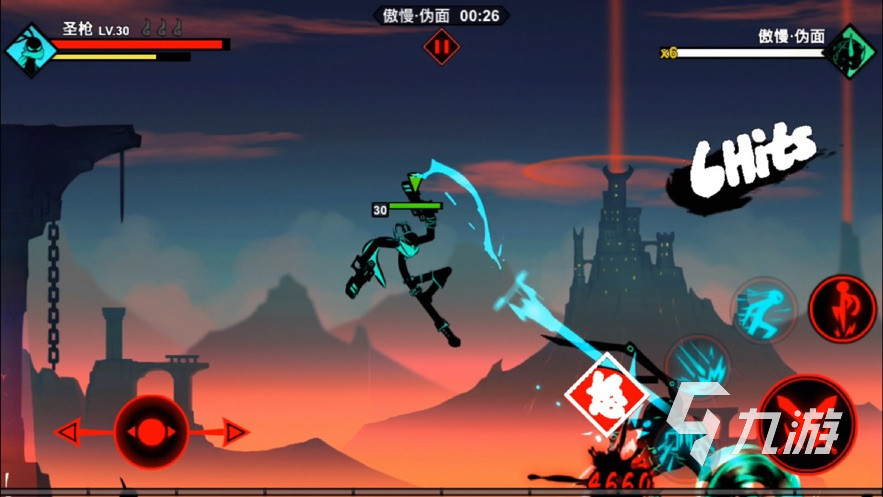Select the enemy boss portrait diamond
Viewport: 883px width, 497px height.
coord(850,51)
